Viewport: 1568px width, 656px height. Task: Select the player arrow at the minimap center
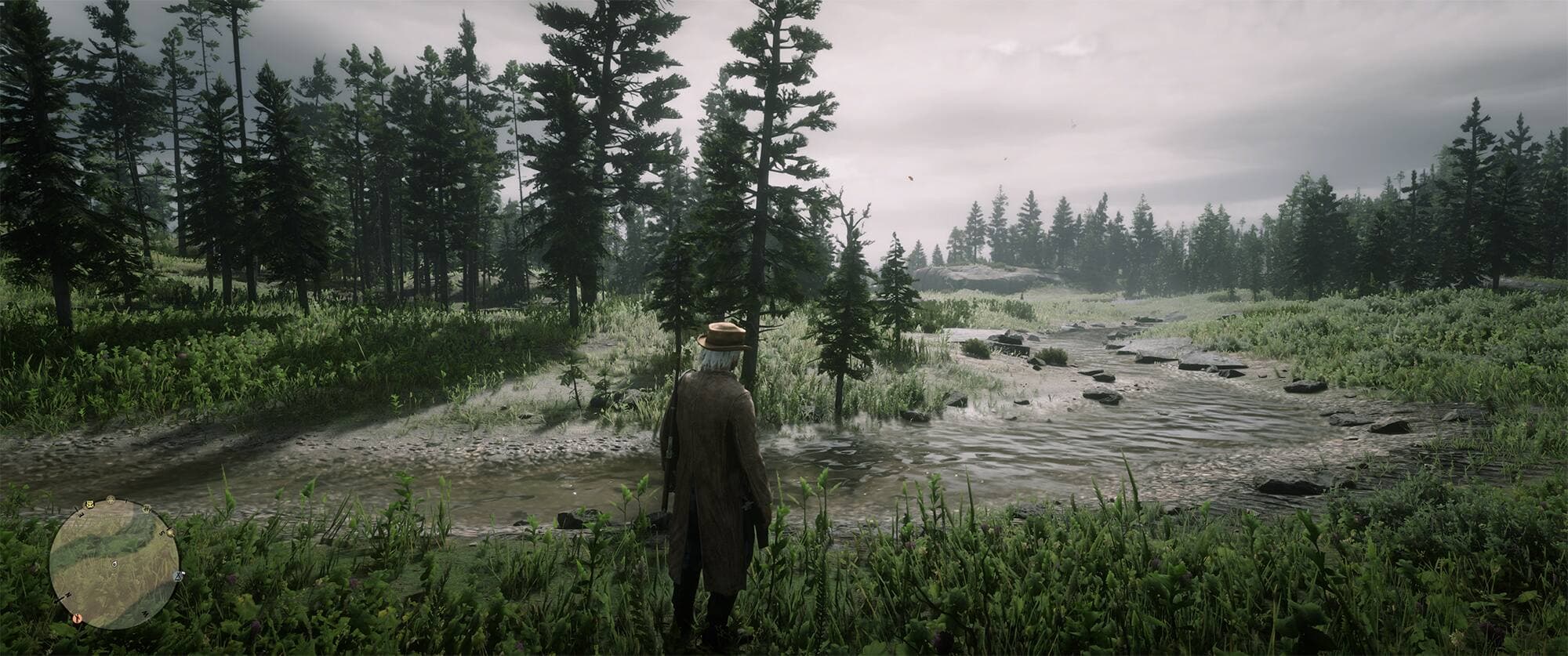(114, 564)
